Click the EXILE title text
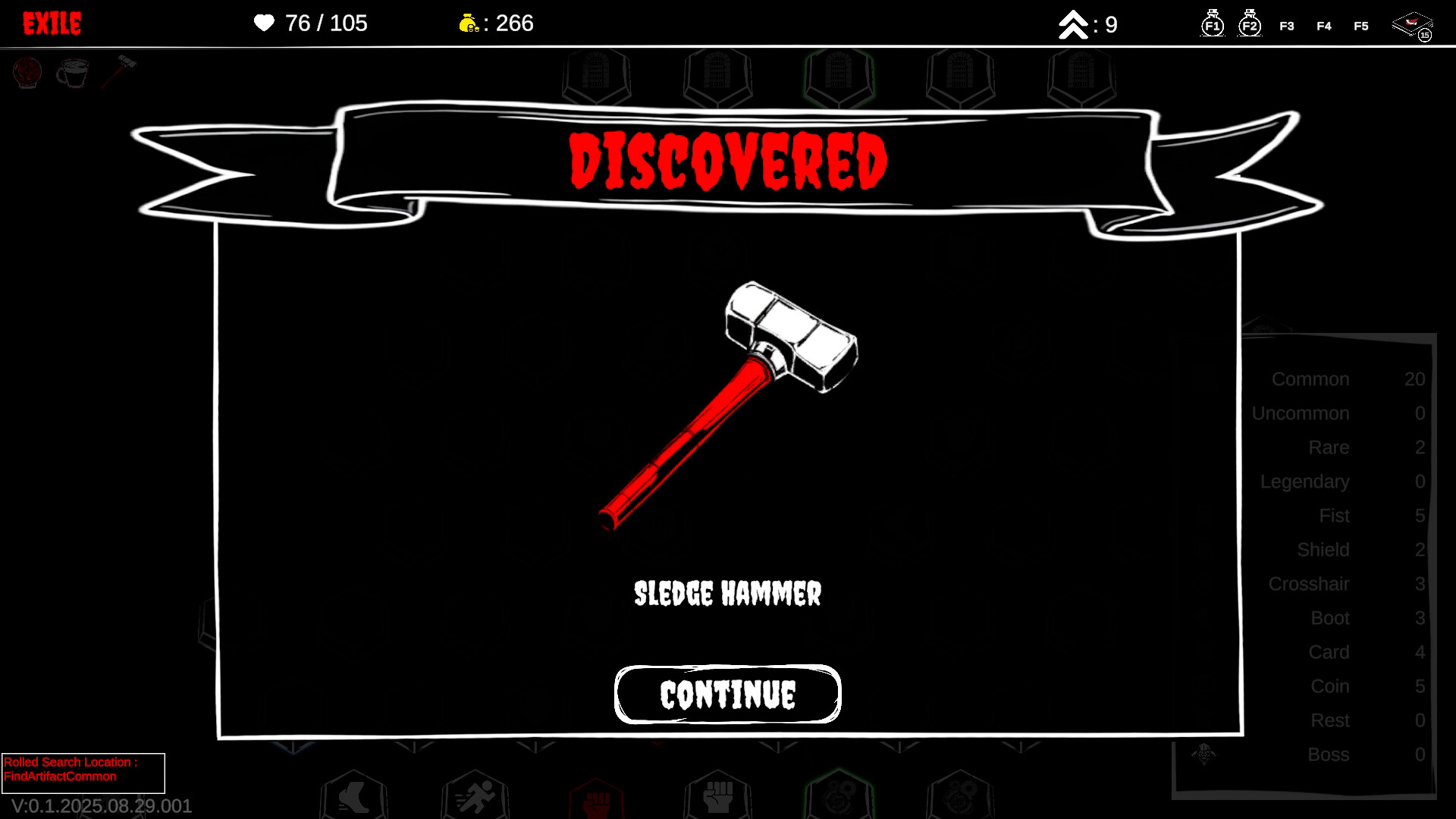This screenshot has height=819, width=1456. [x=52, y=23]
